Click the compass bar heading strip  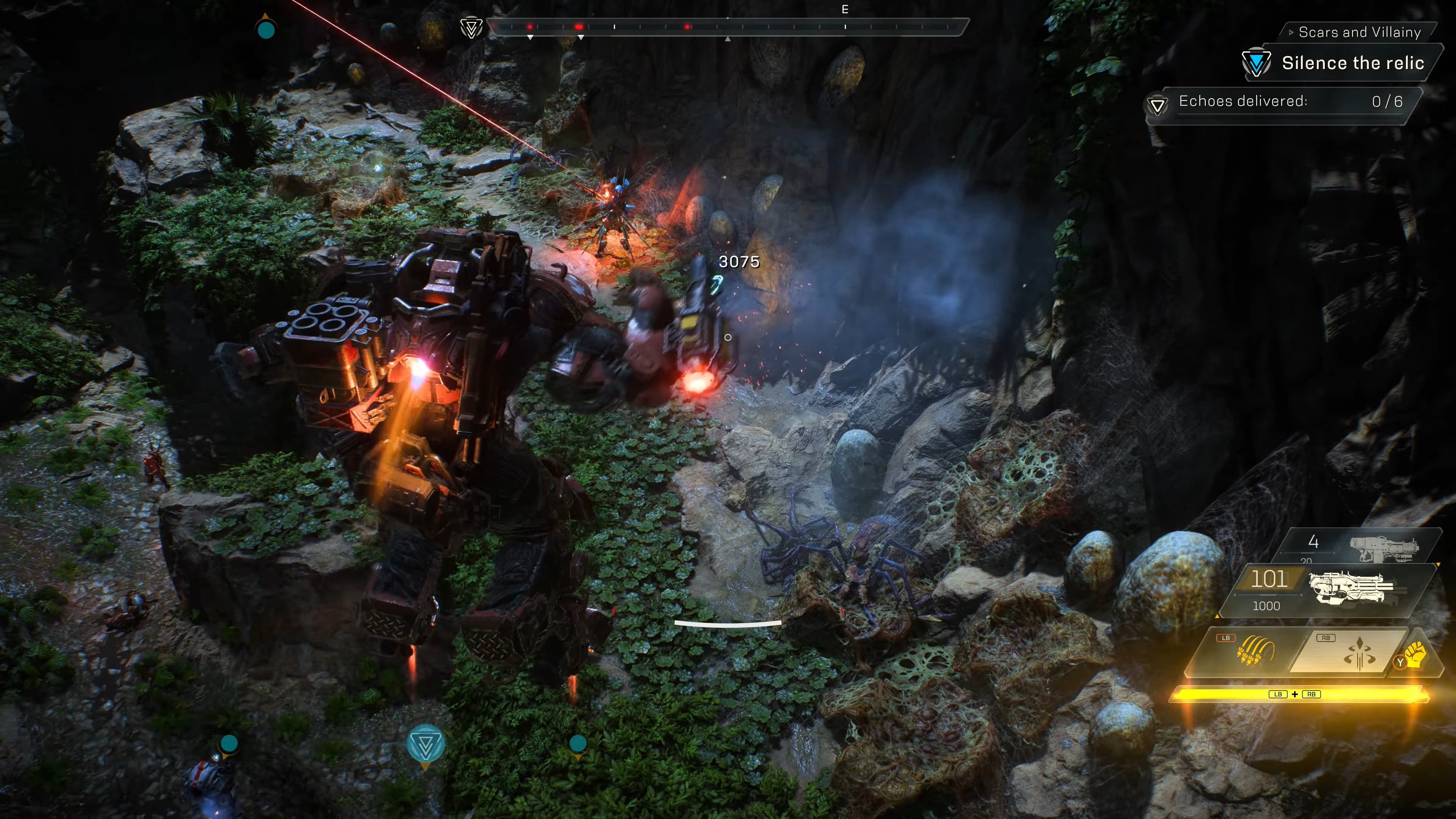click(728, 27)
